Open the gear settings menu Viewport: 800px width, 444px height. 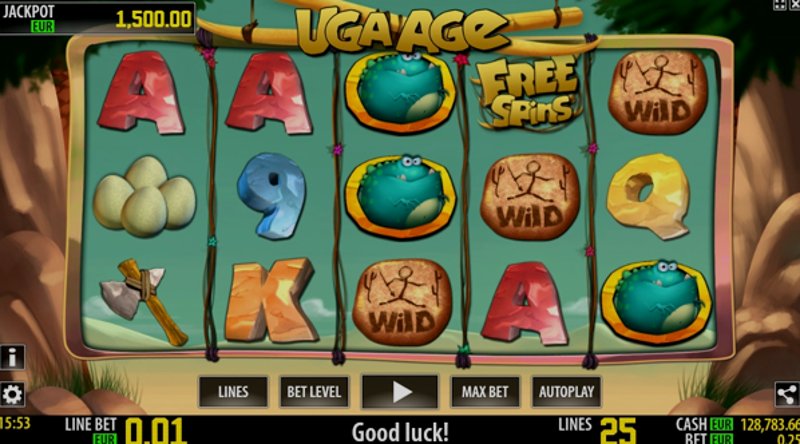12,393
